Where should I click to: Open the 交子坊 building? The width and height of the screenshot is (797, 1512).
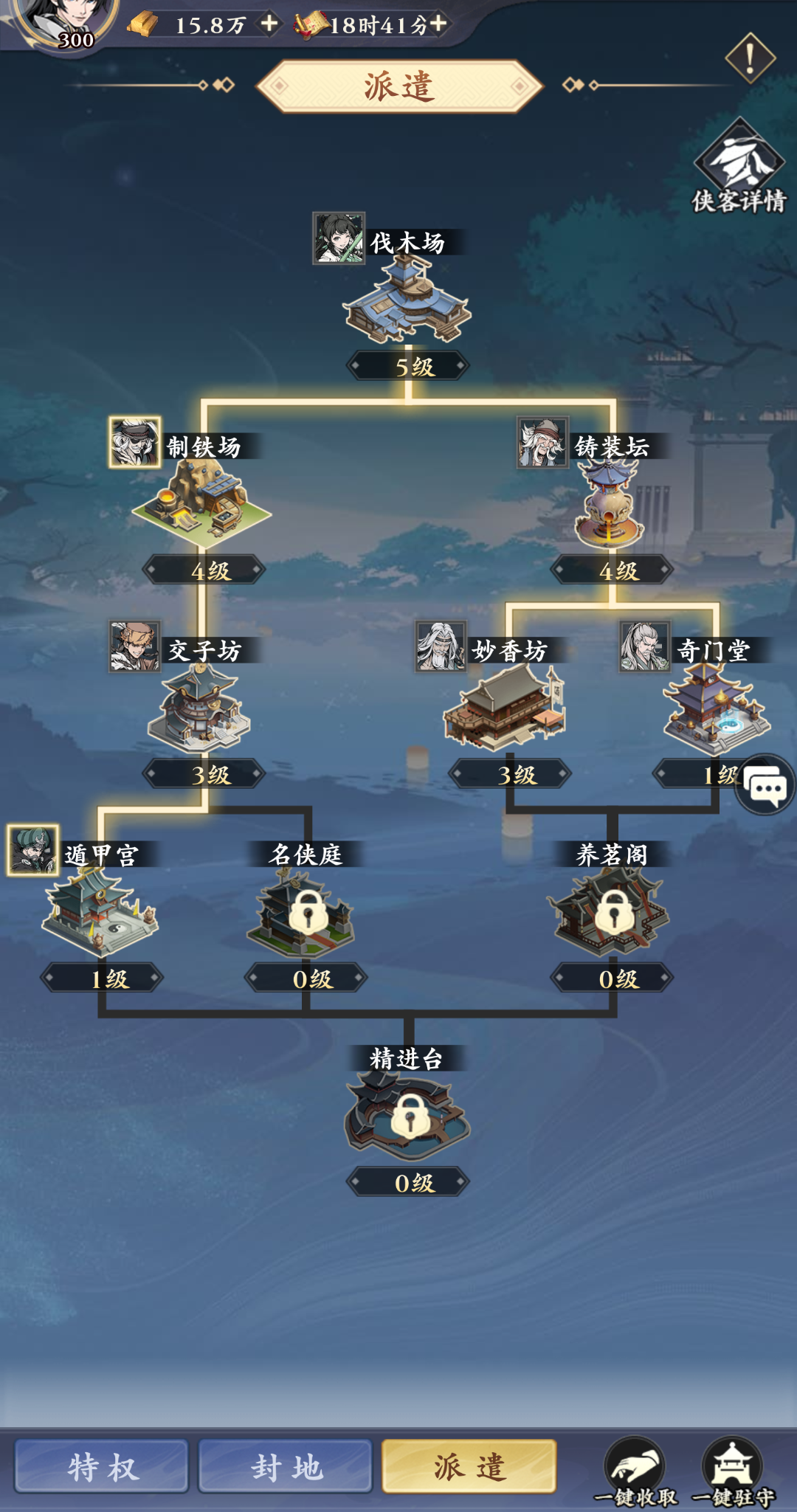pos(201,708)
